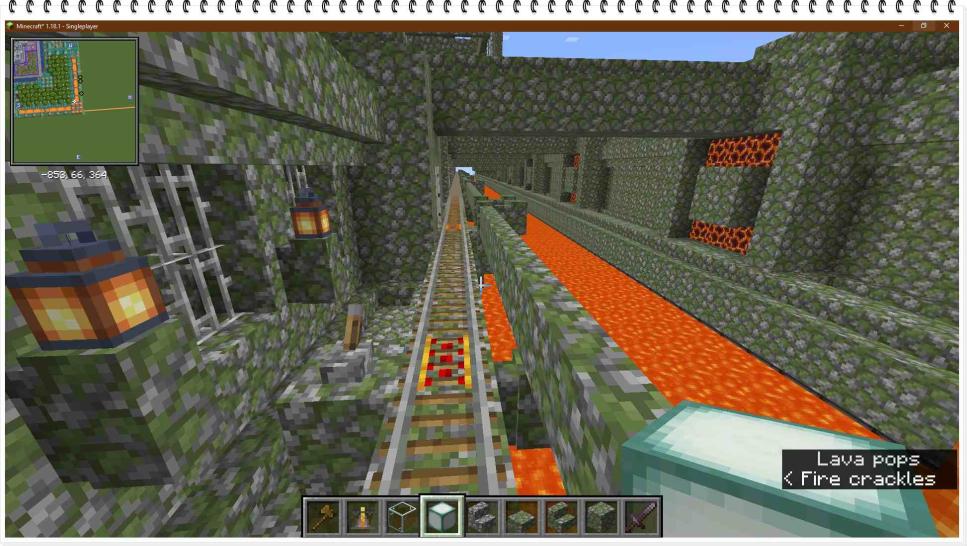
Task: Select the highlighted light-blue block slot
Action: pos(441,517)
